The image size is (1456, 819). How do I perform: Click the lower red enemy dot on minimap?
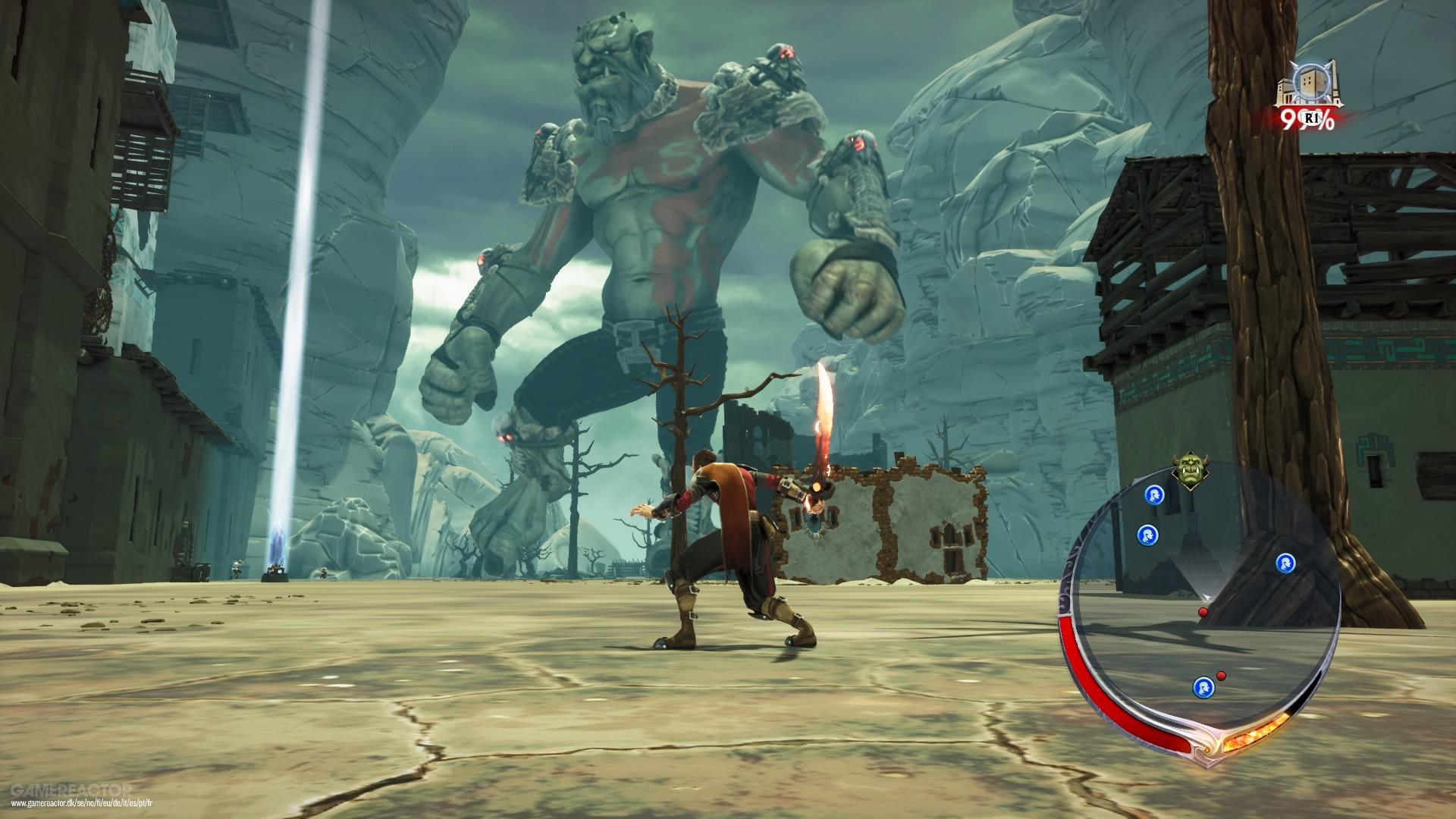pyautogui.click(x=1221, y=676)
